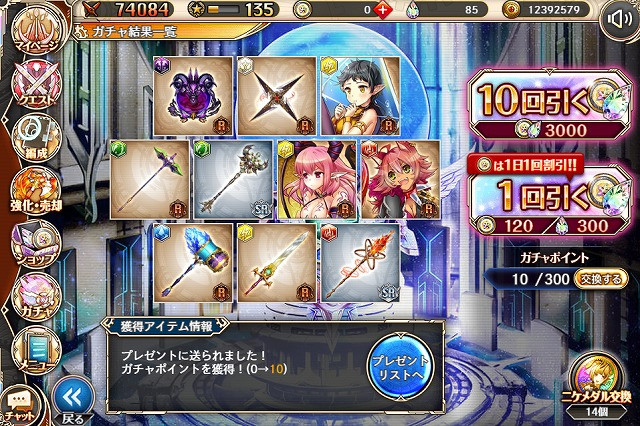
Task: Open the 強化・売却 enhance and sell menu
Action: click(32, 190)
